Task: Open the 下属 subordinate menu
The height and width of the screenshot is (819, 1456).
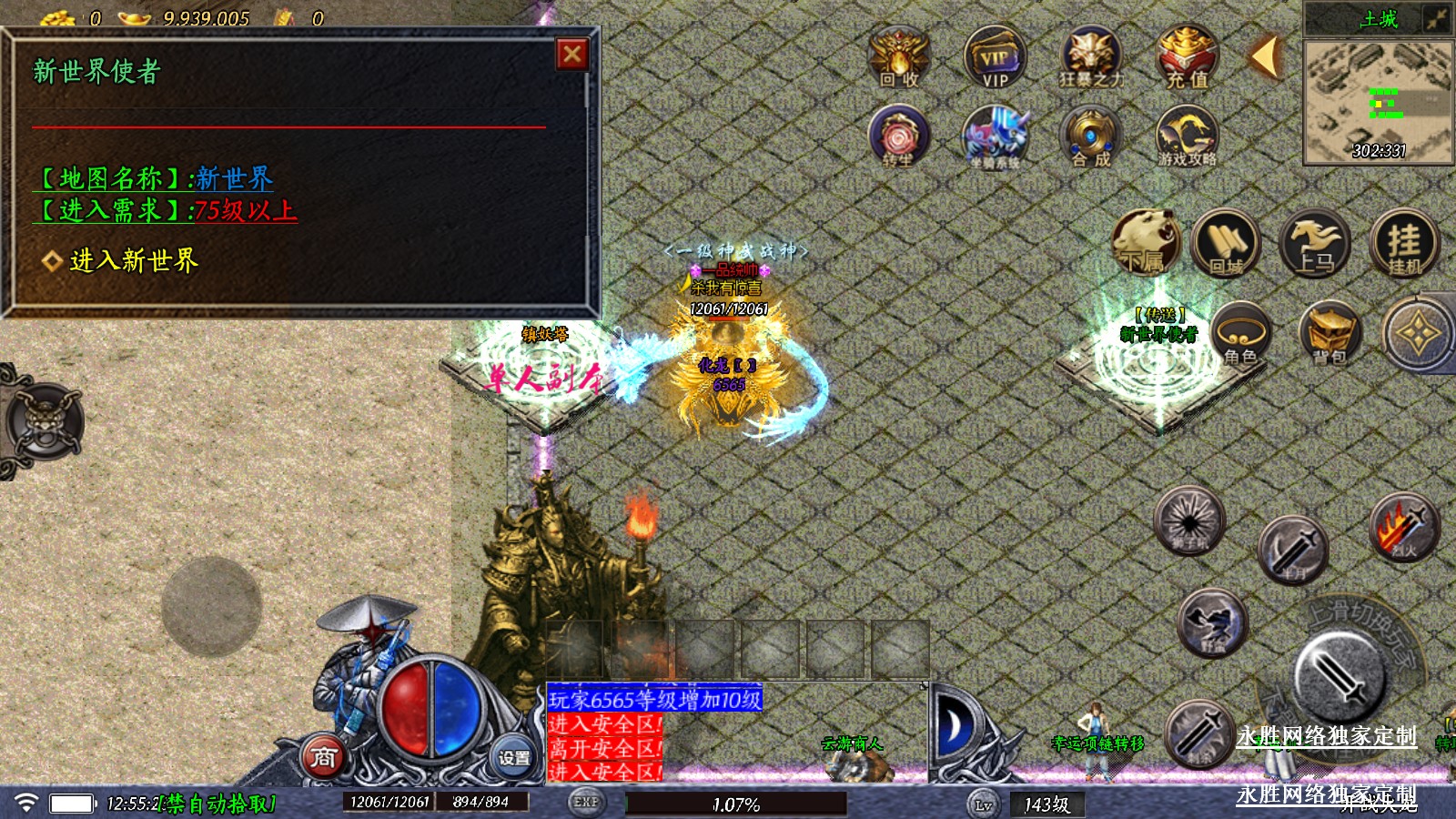Action: 1145,243
